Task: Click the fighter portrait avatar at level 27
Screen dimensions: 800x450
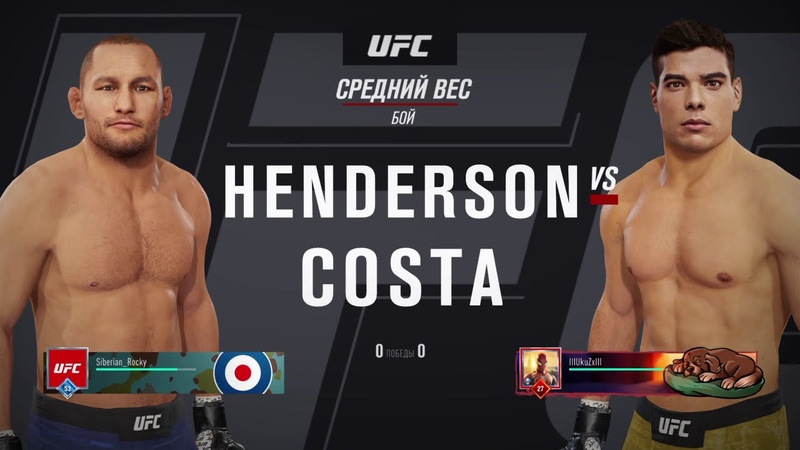Action: 540,369
